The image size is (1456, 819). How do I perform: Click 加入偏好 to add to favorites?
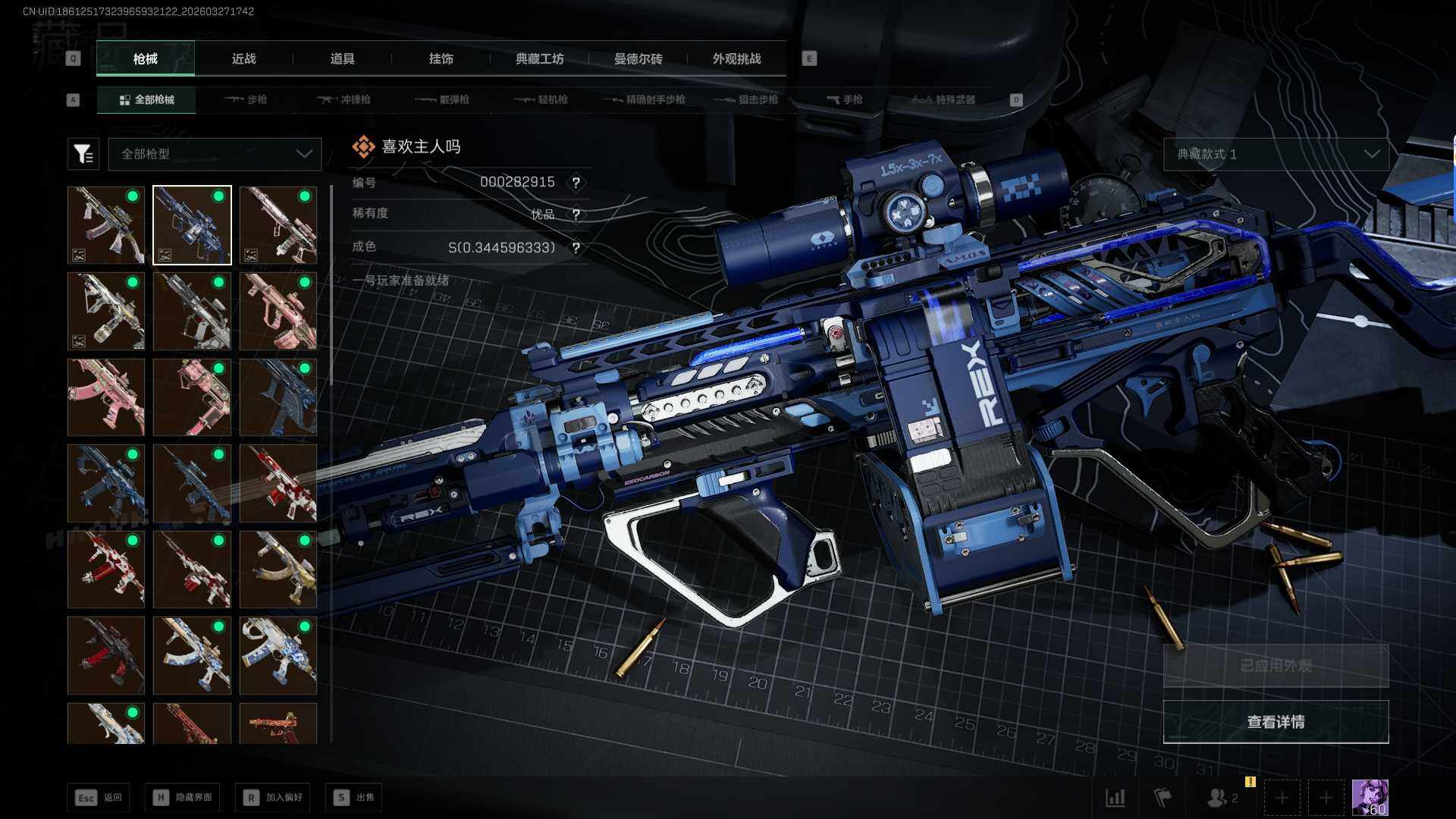click(x=273, y=797)
